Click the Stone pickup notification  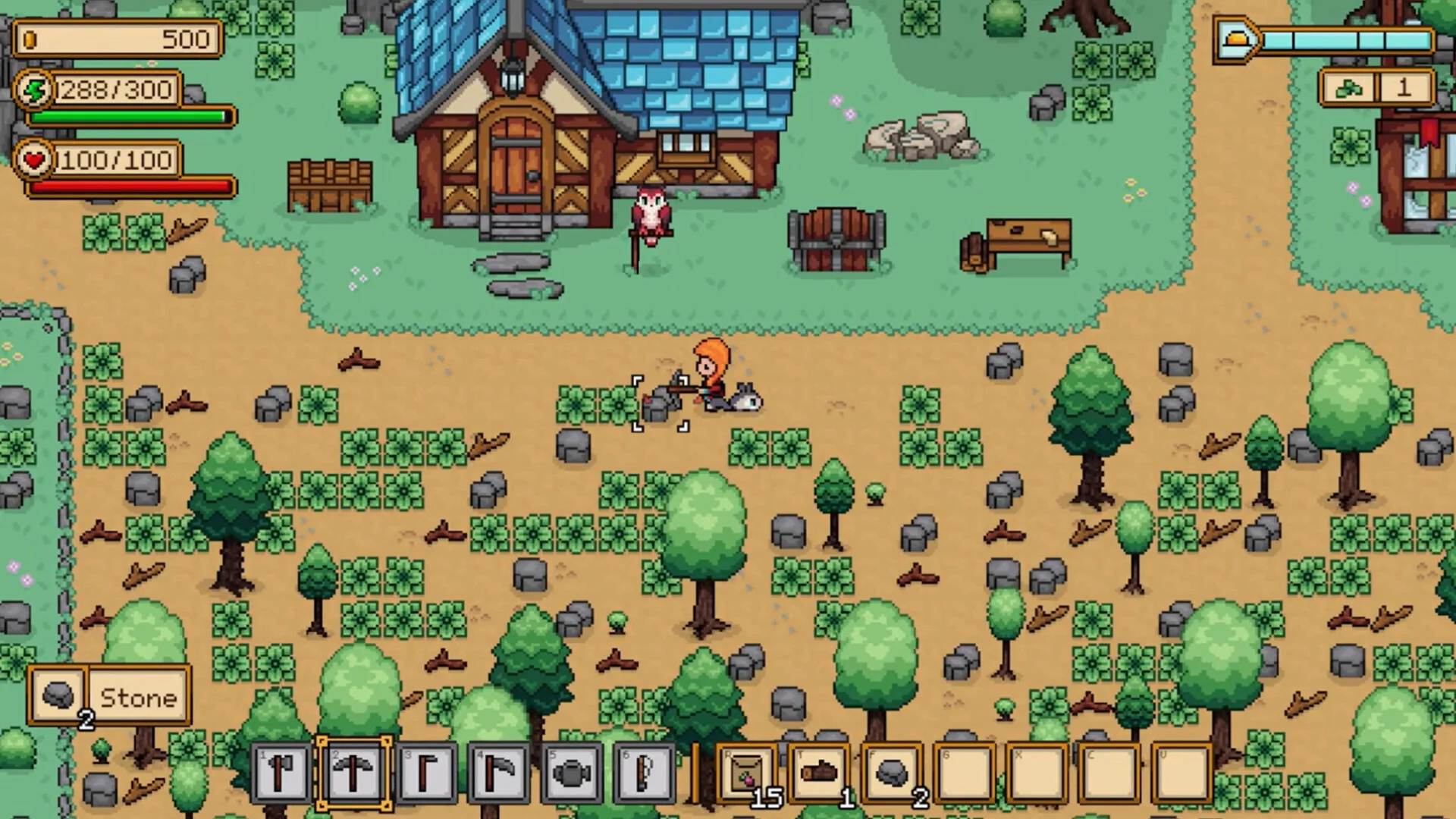click(109, 696)
